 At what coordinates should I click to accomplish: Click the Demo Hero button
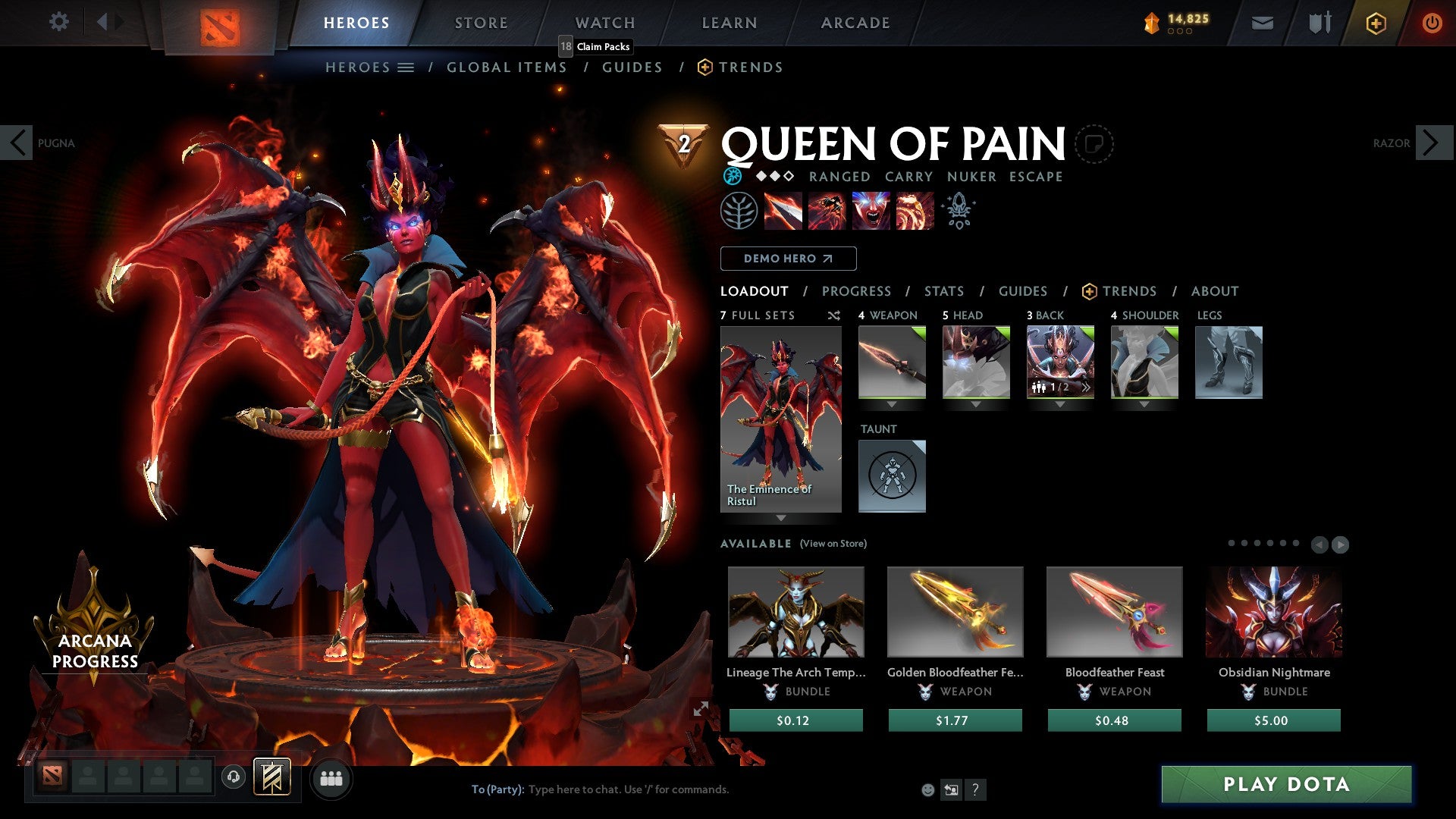788,259
